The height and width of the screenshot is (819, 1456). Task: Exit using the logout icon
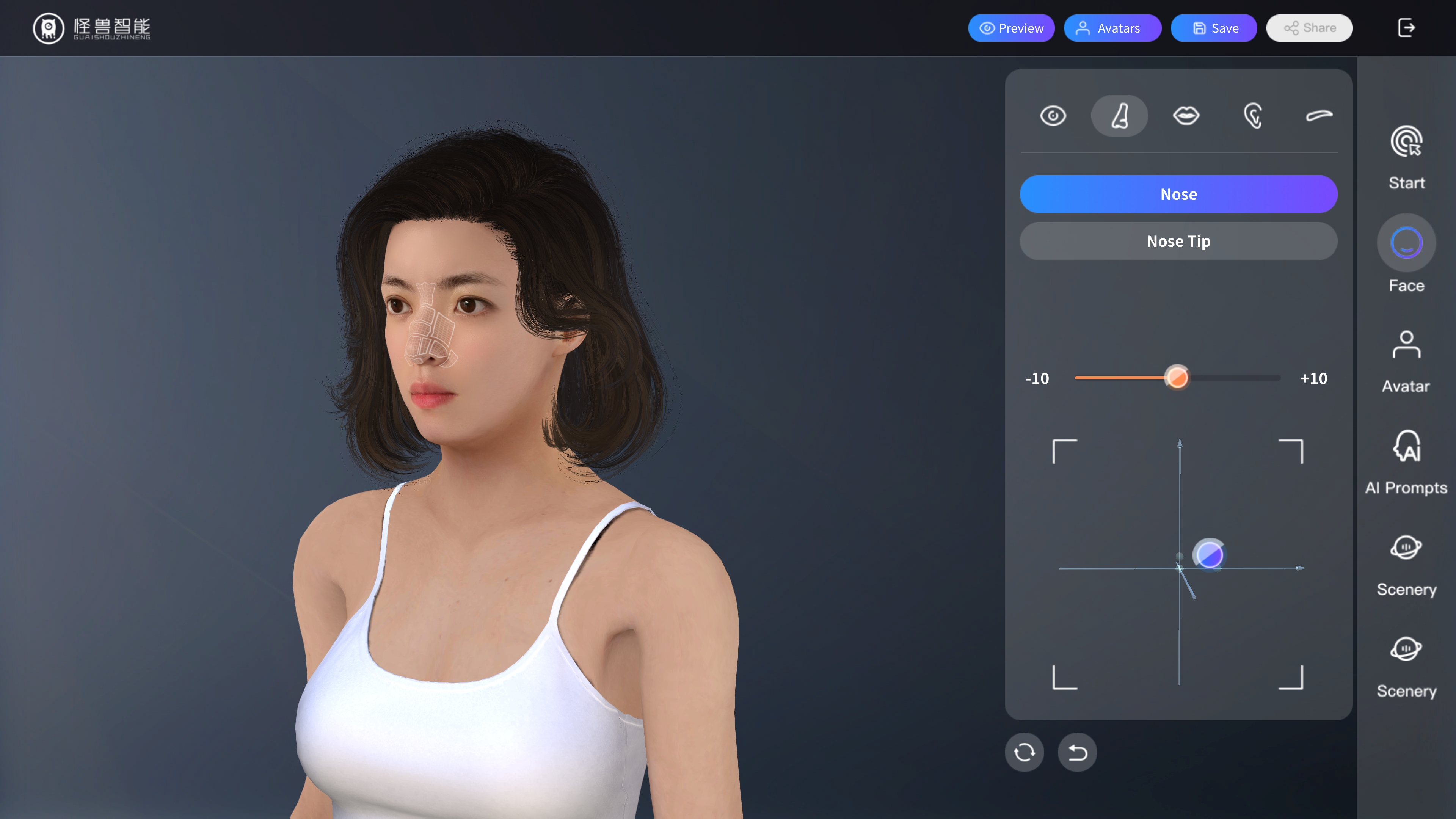pyautogui.click(x=1406, y=28)
